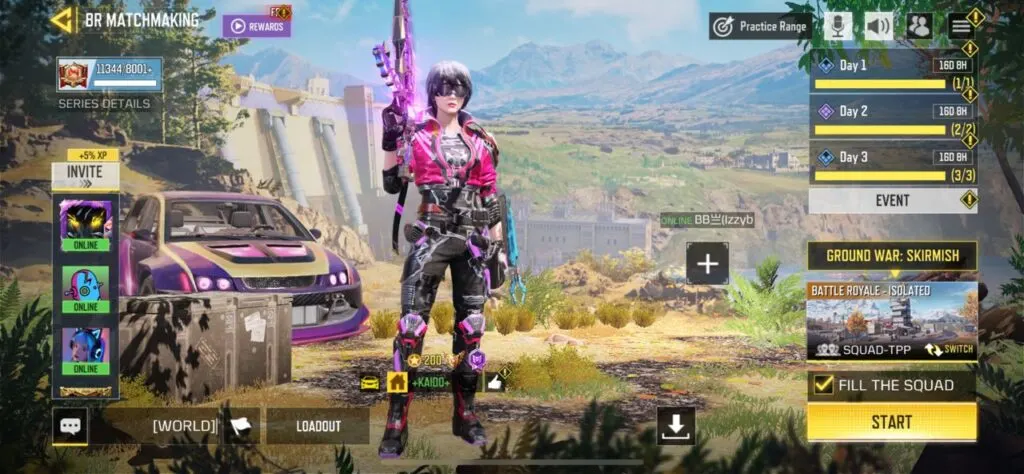Screen dimensions: 1024x474
Task: Go back using the yellow arrow
Action: (x=62, y=19)
